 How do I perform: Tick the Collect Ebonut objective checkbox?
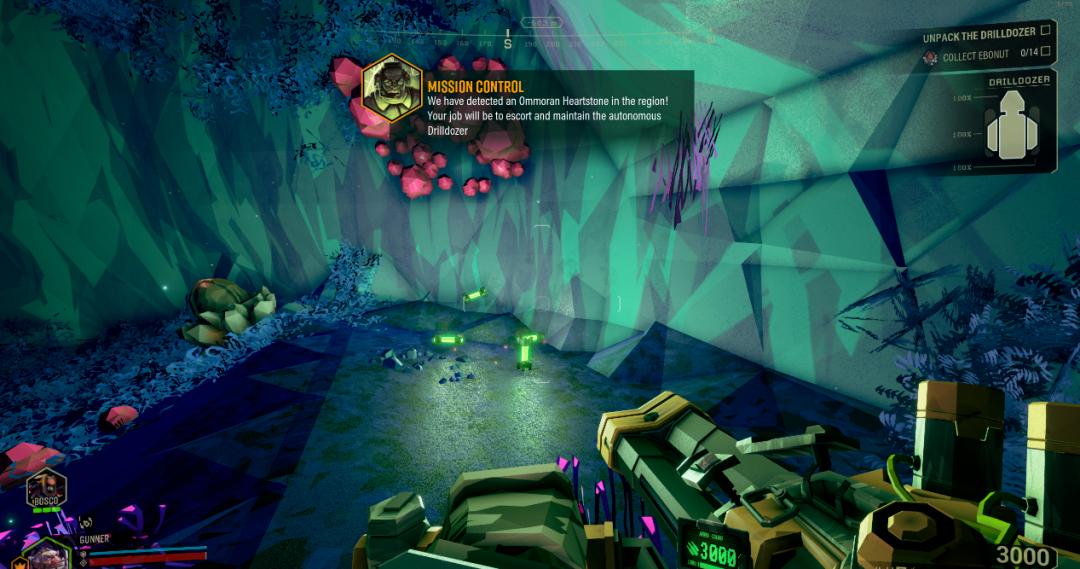1045,52
